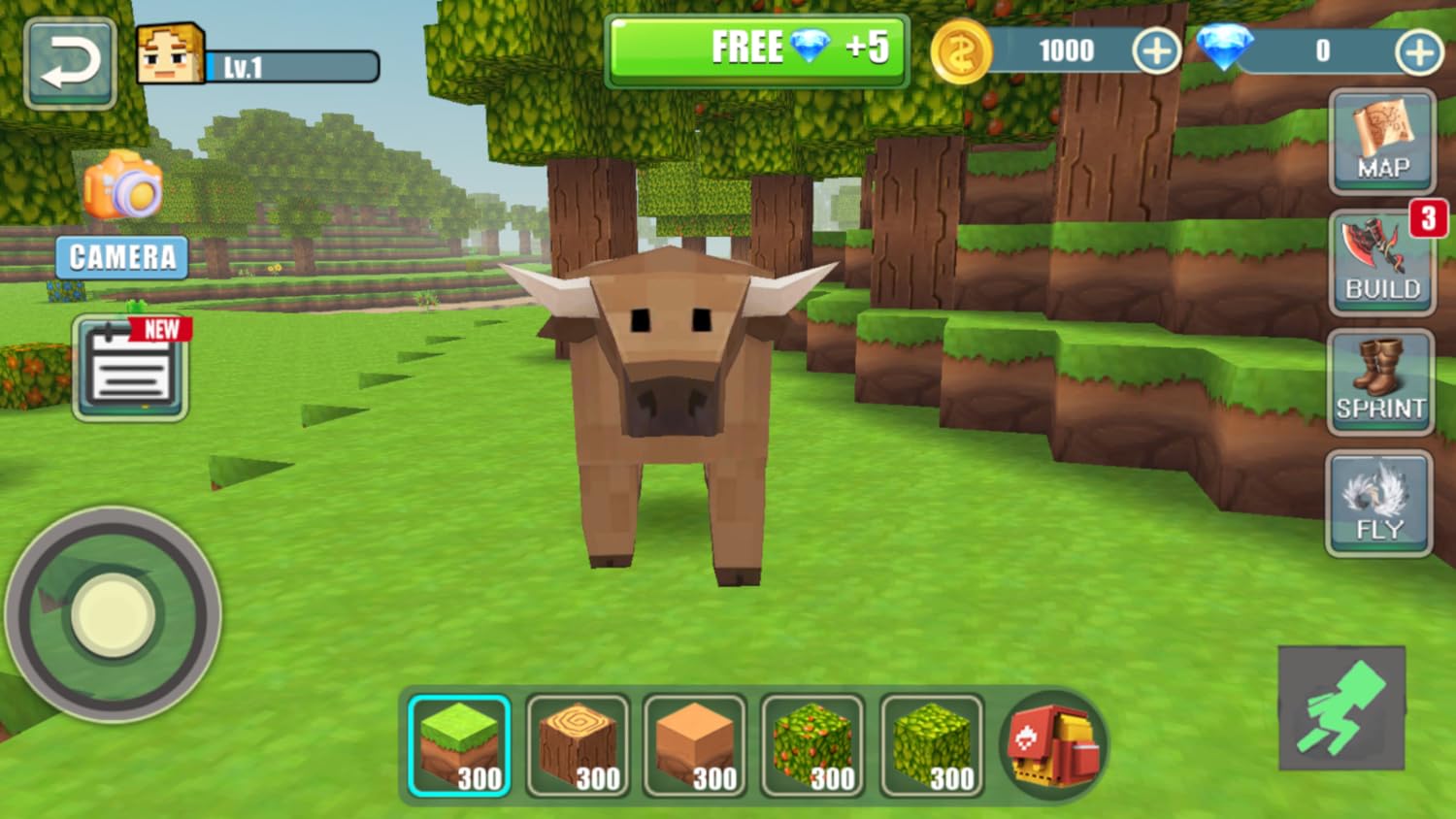This screenshot has width=1456, height=819.
Task: Tap the green jump figure button
Action: click(1341, 708)
